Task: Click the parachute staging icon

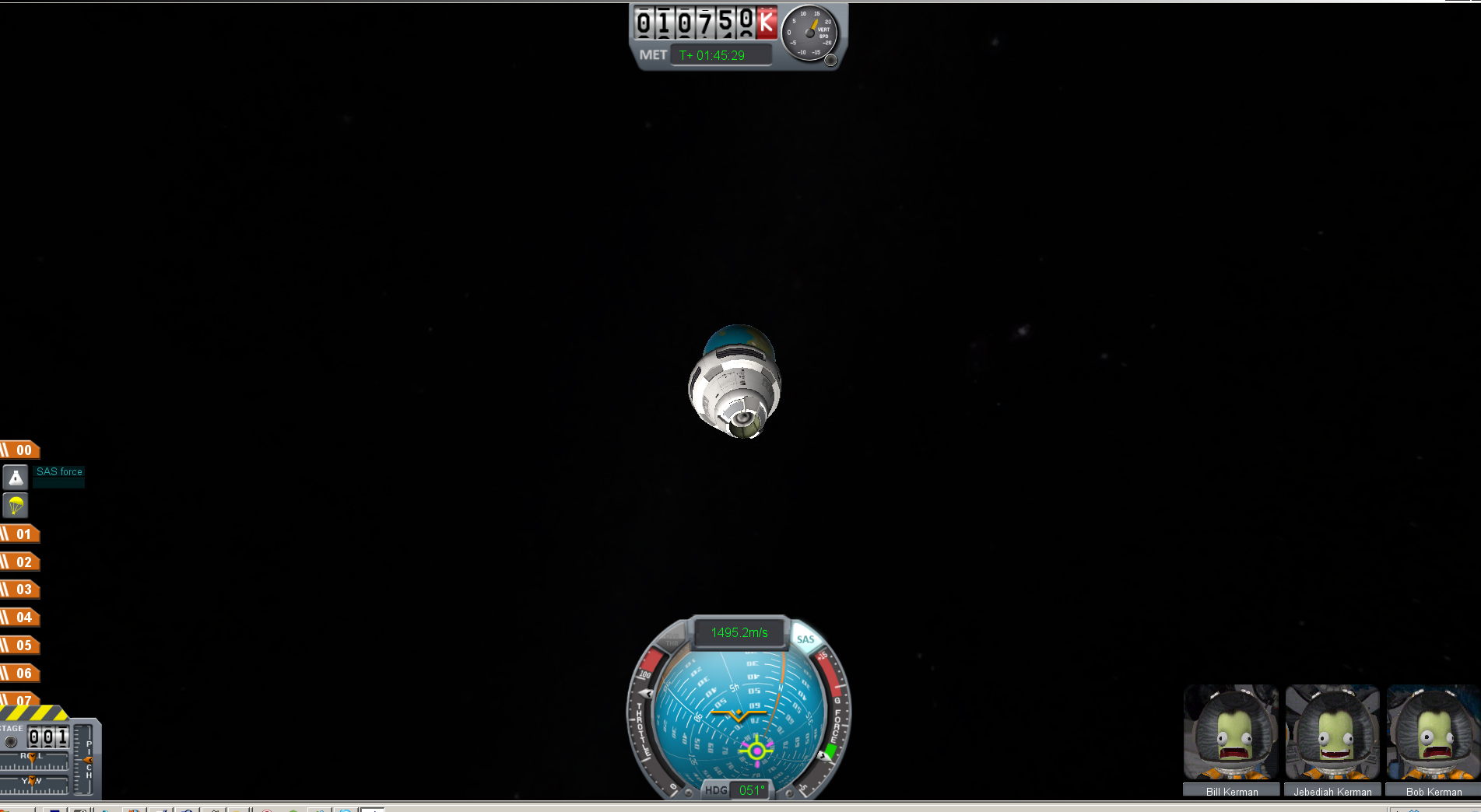Action: 16,506
